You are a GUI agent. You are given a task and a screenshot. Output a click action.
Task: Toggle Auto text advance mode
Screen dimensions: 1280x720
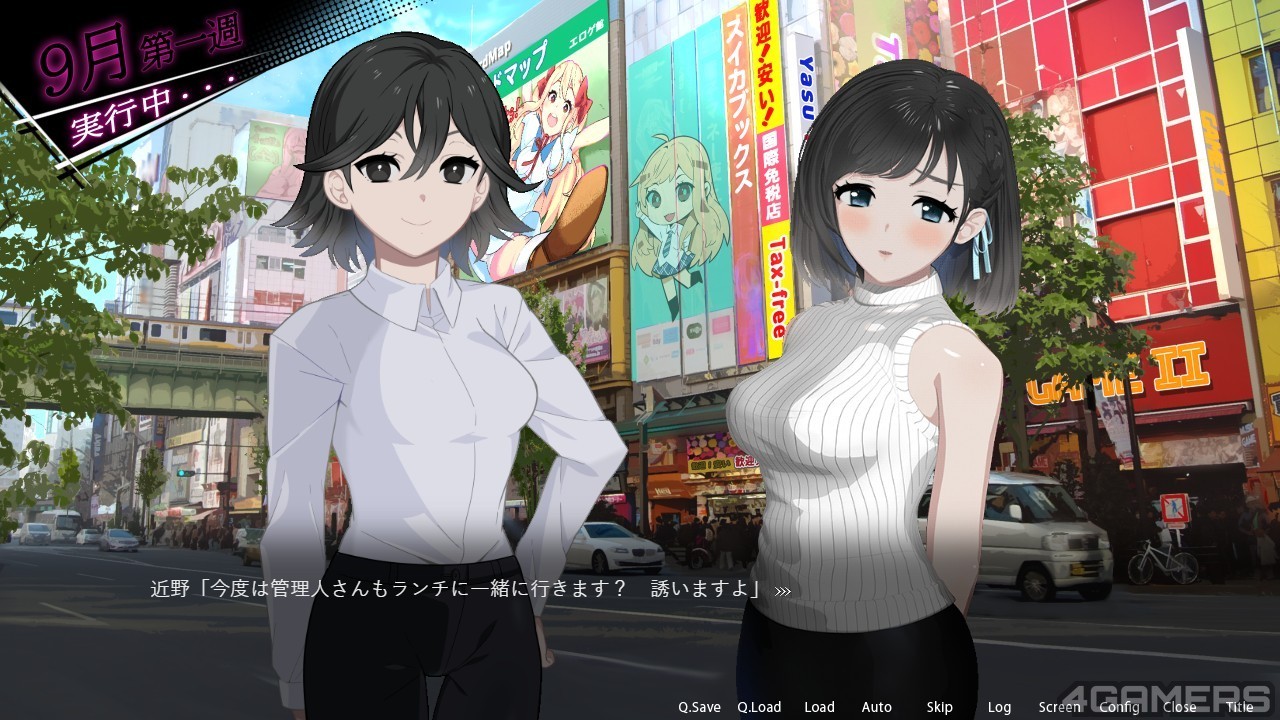coord(877,707)
